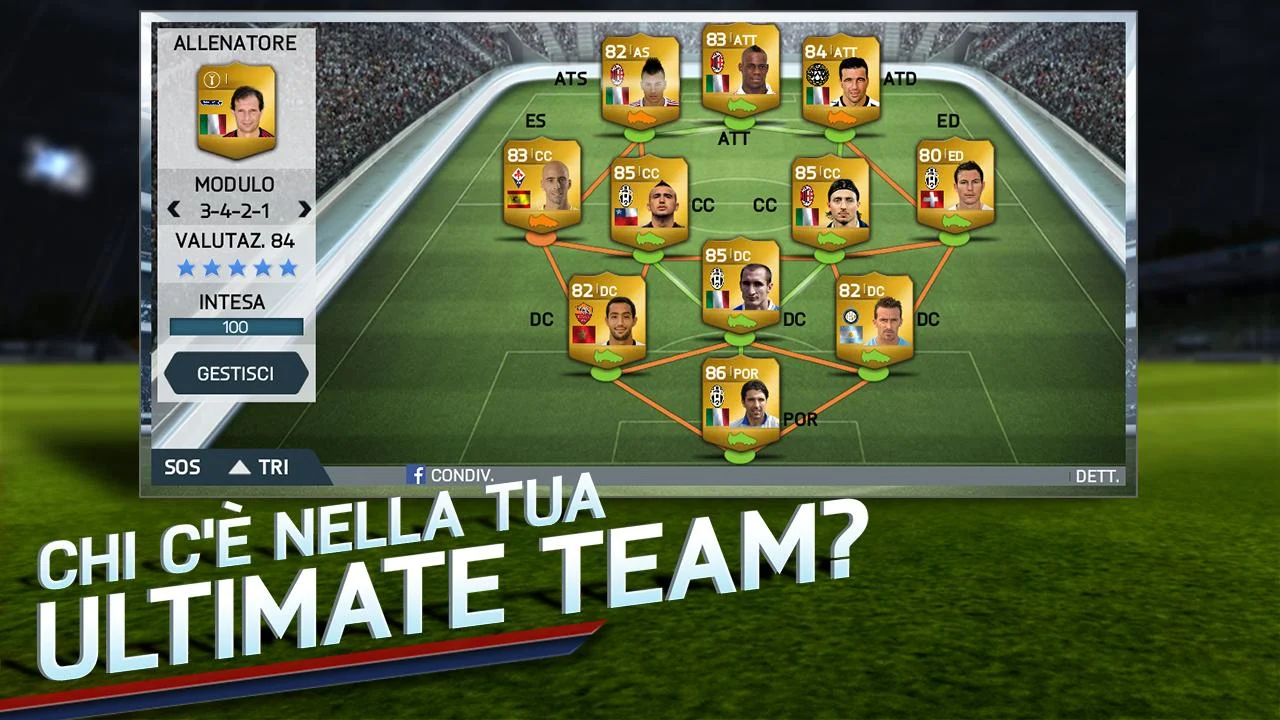
Task: Select the 86-rated POR goalkeeper card
Action: coord(742,398)
